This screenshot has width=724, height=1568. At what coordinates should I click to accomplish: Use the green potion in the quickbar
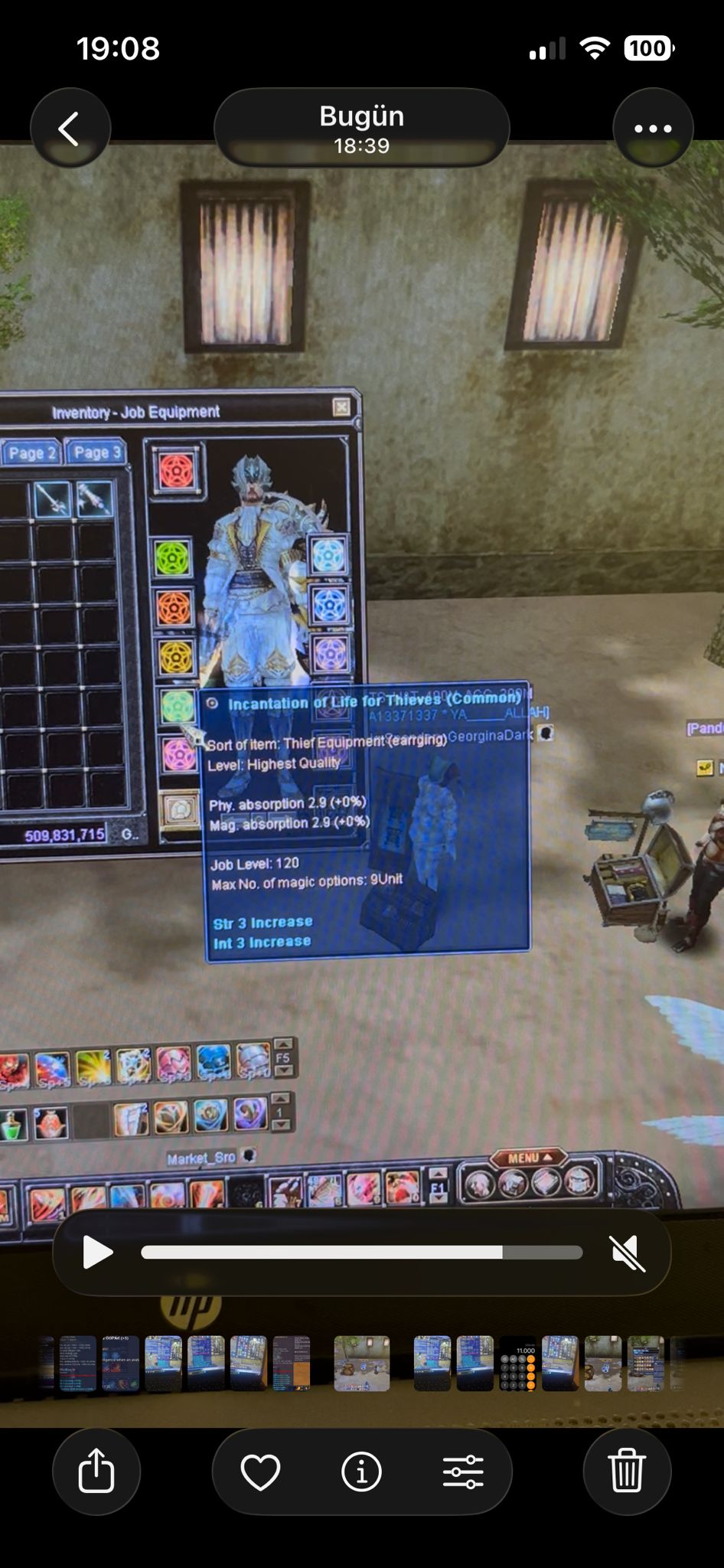12,1125
